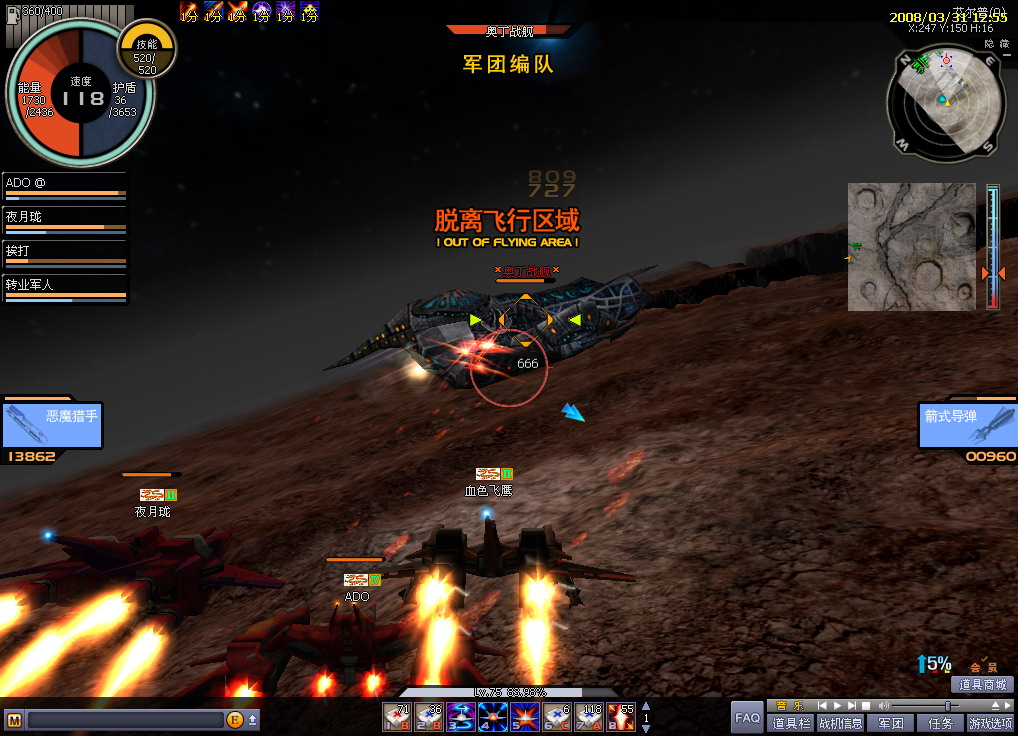Expand the chat window with the arrow
1018x736 pixels.
(x=253, y=719)
